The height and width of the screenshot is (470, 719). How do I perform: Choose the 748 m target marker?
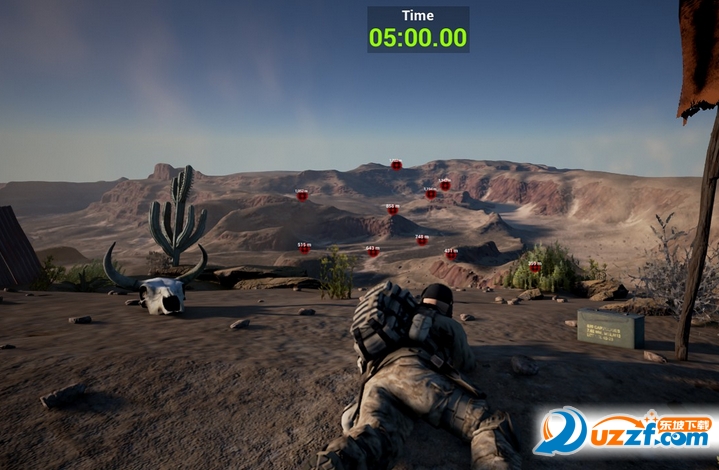tap(422, 240)
